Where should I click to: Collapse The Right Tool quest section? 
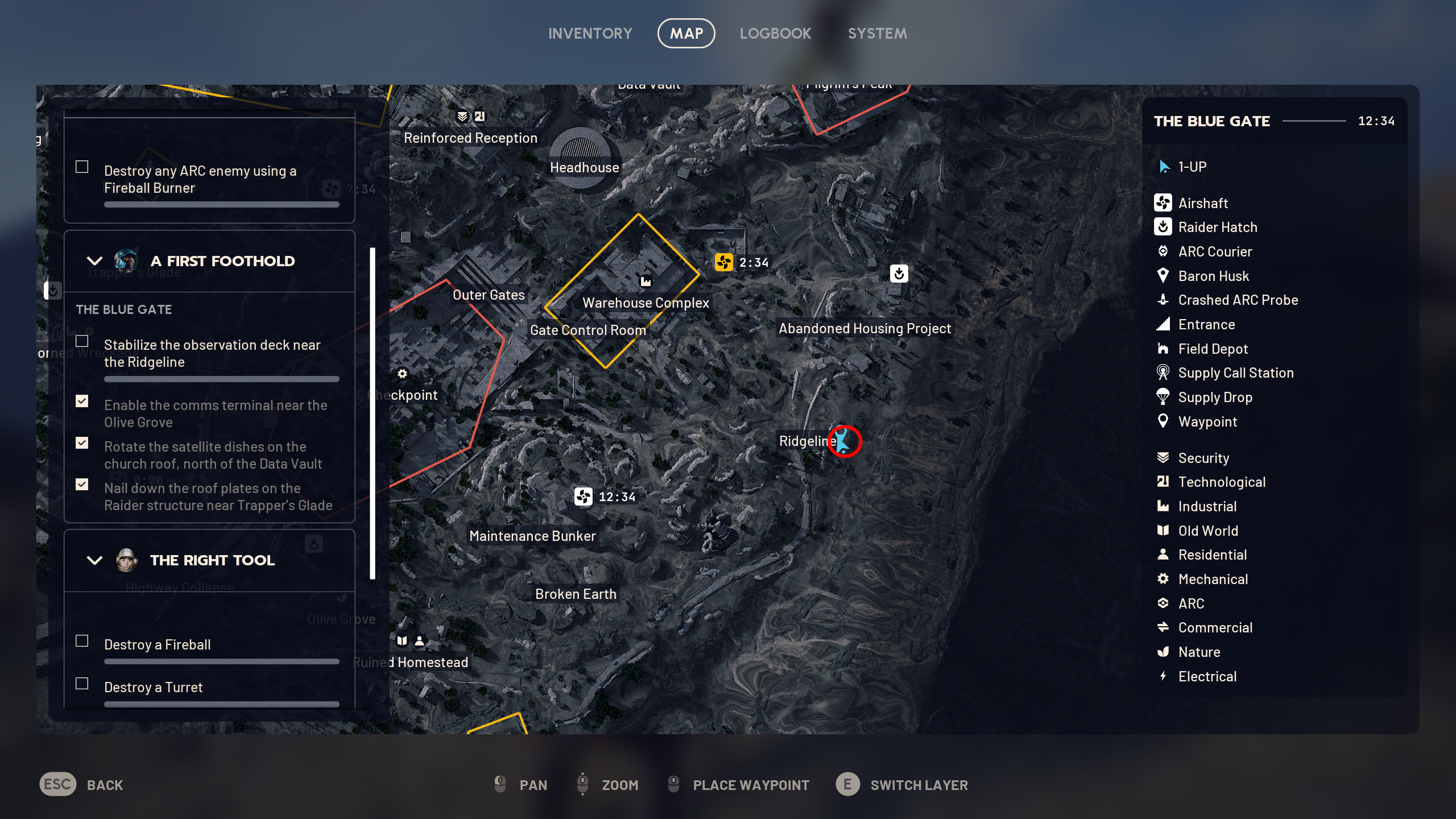[94, 560]
